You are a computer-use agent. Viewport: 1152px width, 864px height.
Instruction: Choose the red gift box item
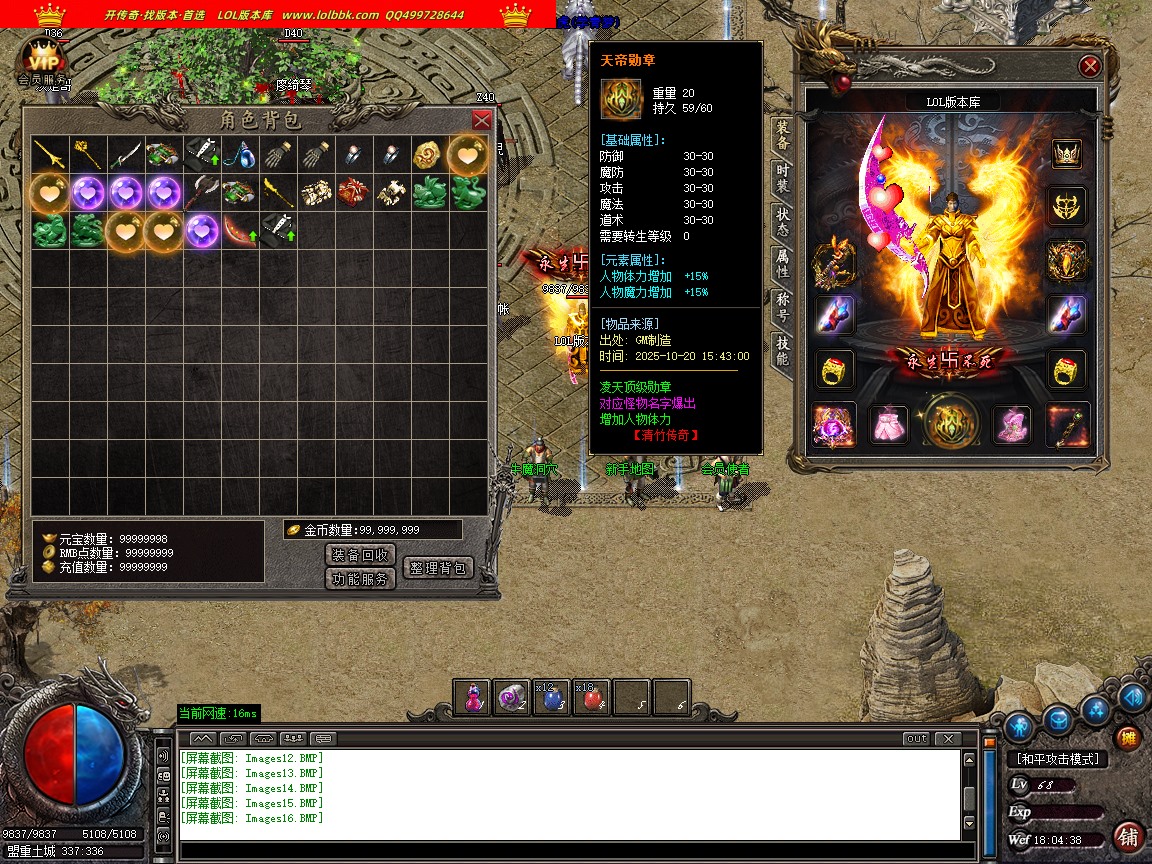point(354,192)
